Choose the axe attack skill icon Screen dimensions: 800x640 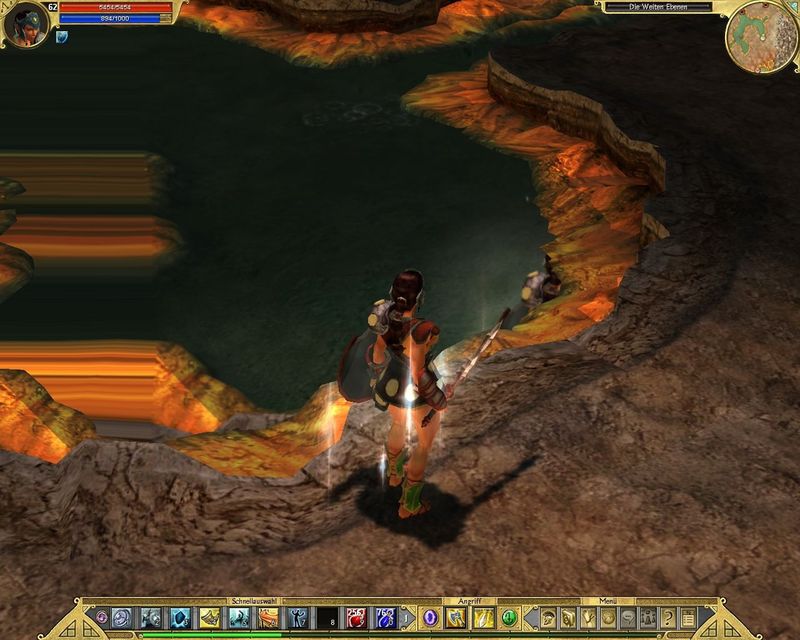click(456, 618)
